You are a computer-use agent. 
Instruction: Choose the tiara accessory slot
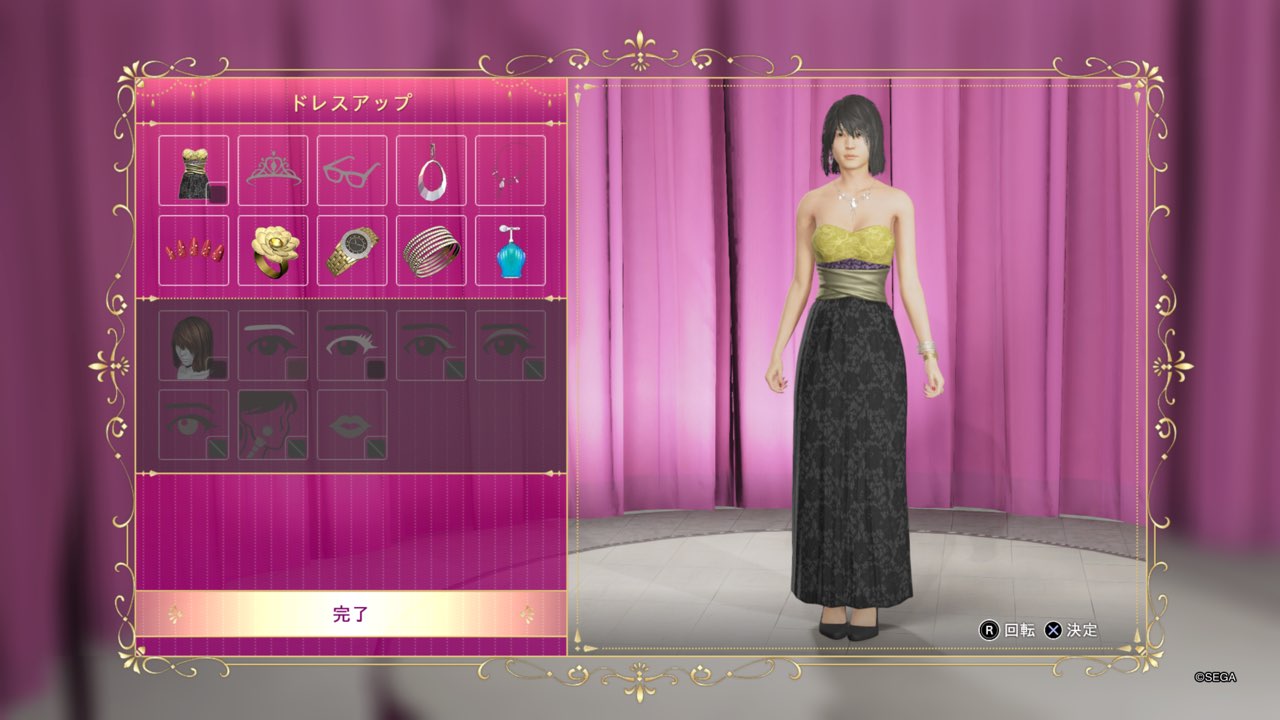tap(273, 171)
